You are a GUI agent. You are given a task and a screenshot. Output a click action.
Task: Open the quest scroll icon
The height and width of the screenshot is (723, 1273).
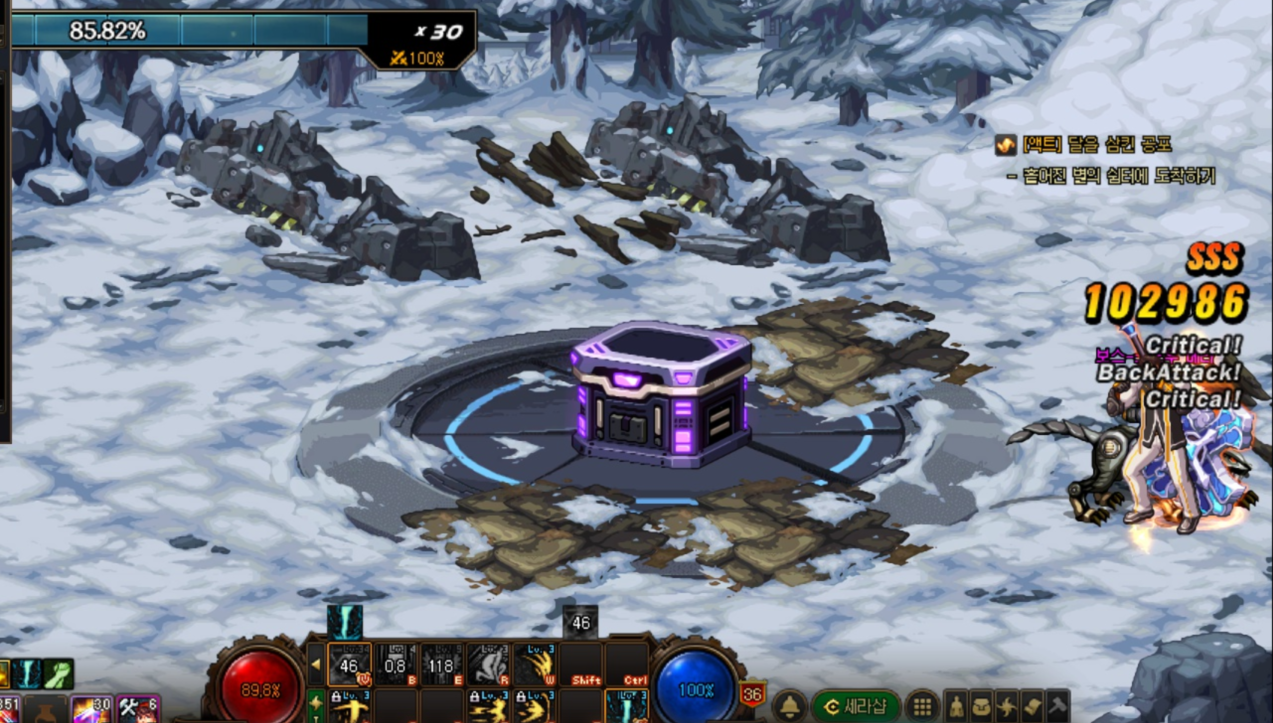[1032, 706]
